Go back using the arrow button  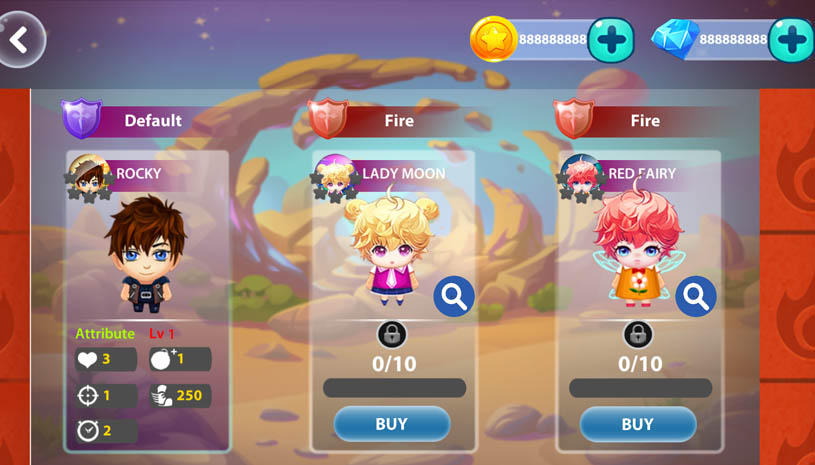point(20,40)
